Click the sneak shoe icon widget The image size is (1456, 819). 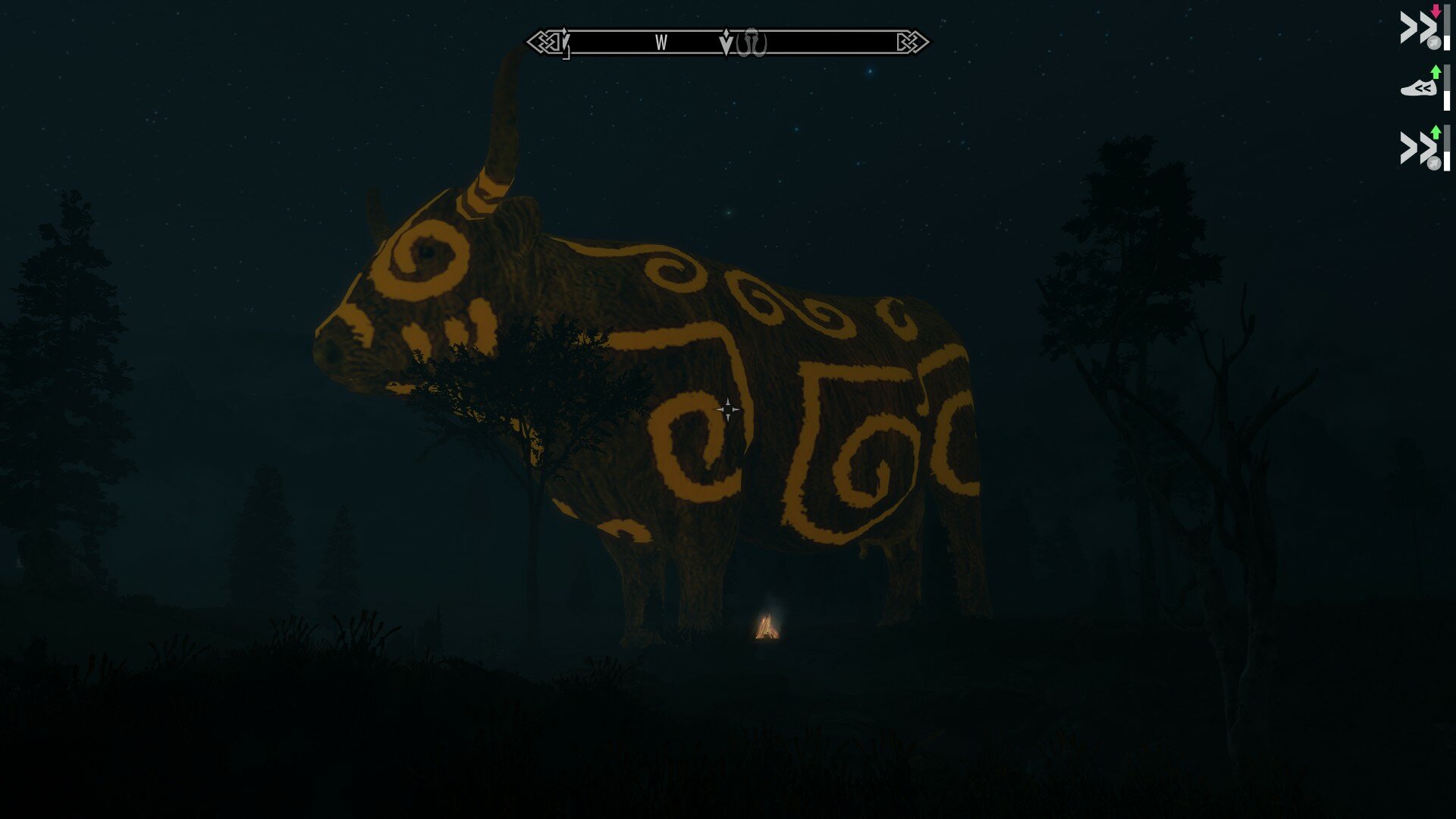click(x=1418, y=86)
